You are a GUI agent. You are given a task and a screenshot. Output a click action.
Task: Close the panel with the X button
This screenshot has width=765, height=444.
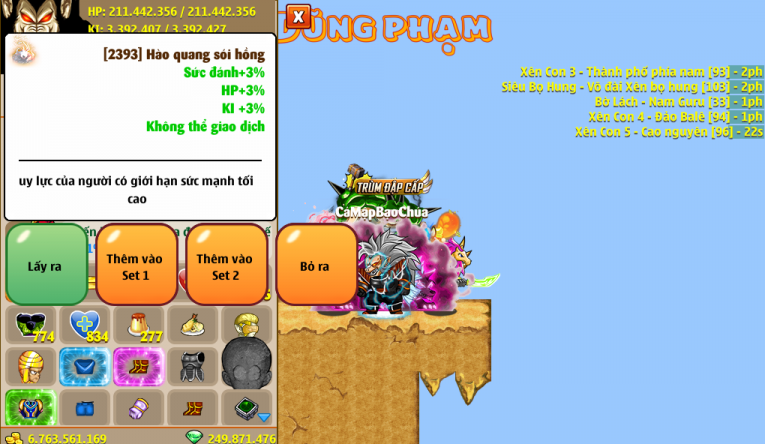tap(298, 16)
